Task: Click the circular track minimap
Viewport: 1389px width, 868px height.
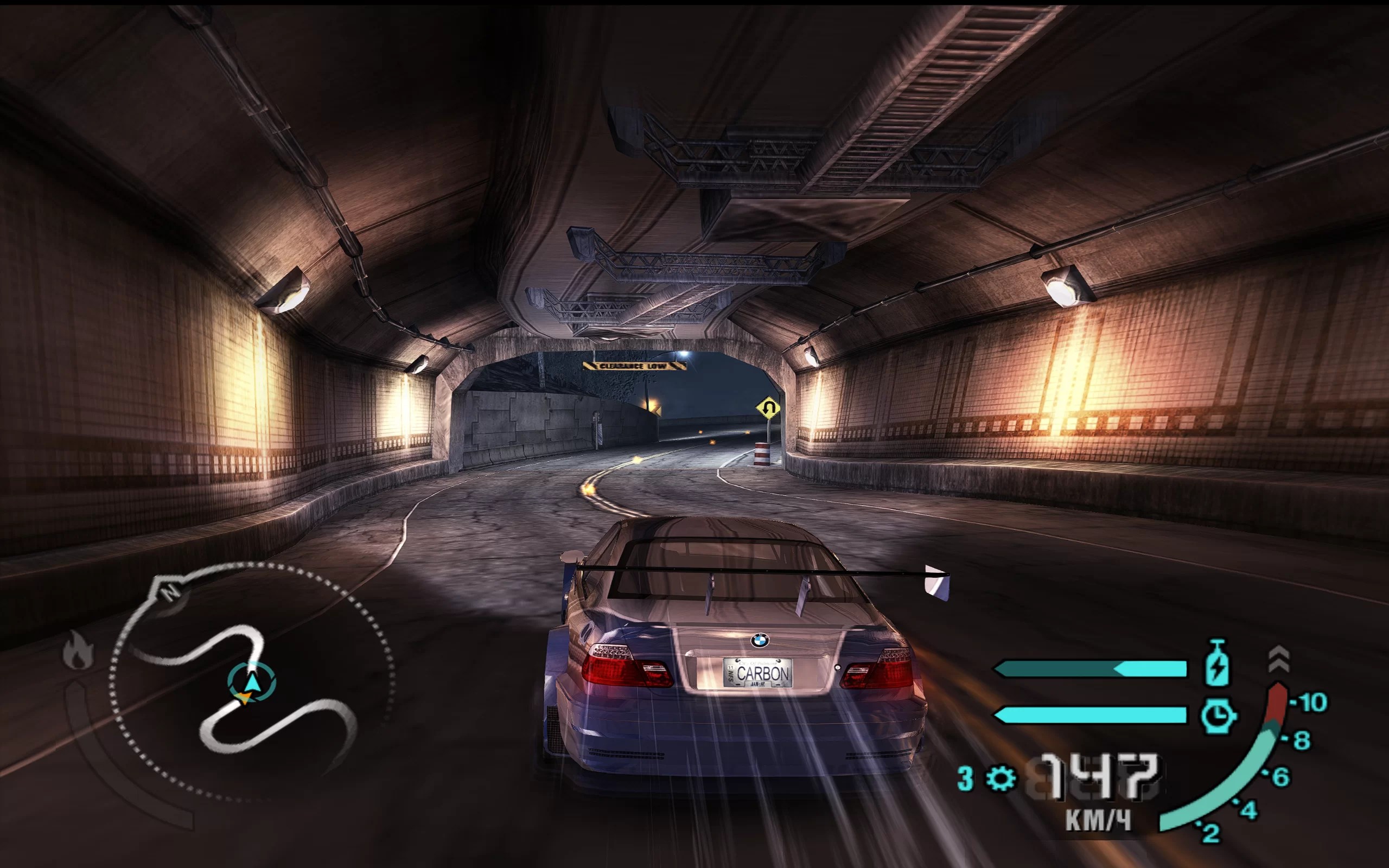Action: pyautogui.click(x=252, y=682)
